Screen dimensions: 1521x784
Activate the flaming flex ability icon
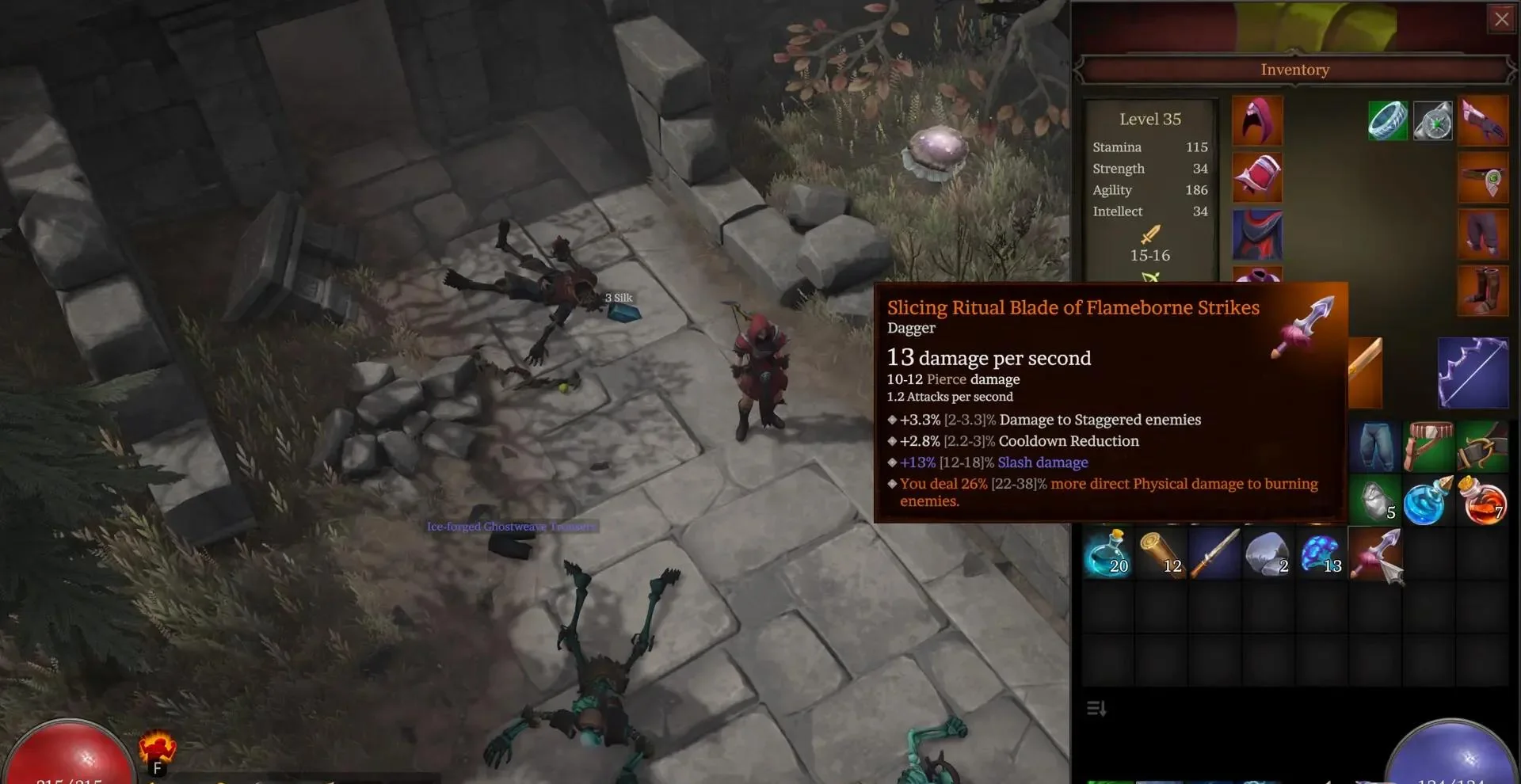pyautogui.click(x=157, y=749)
